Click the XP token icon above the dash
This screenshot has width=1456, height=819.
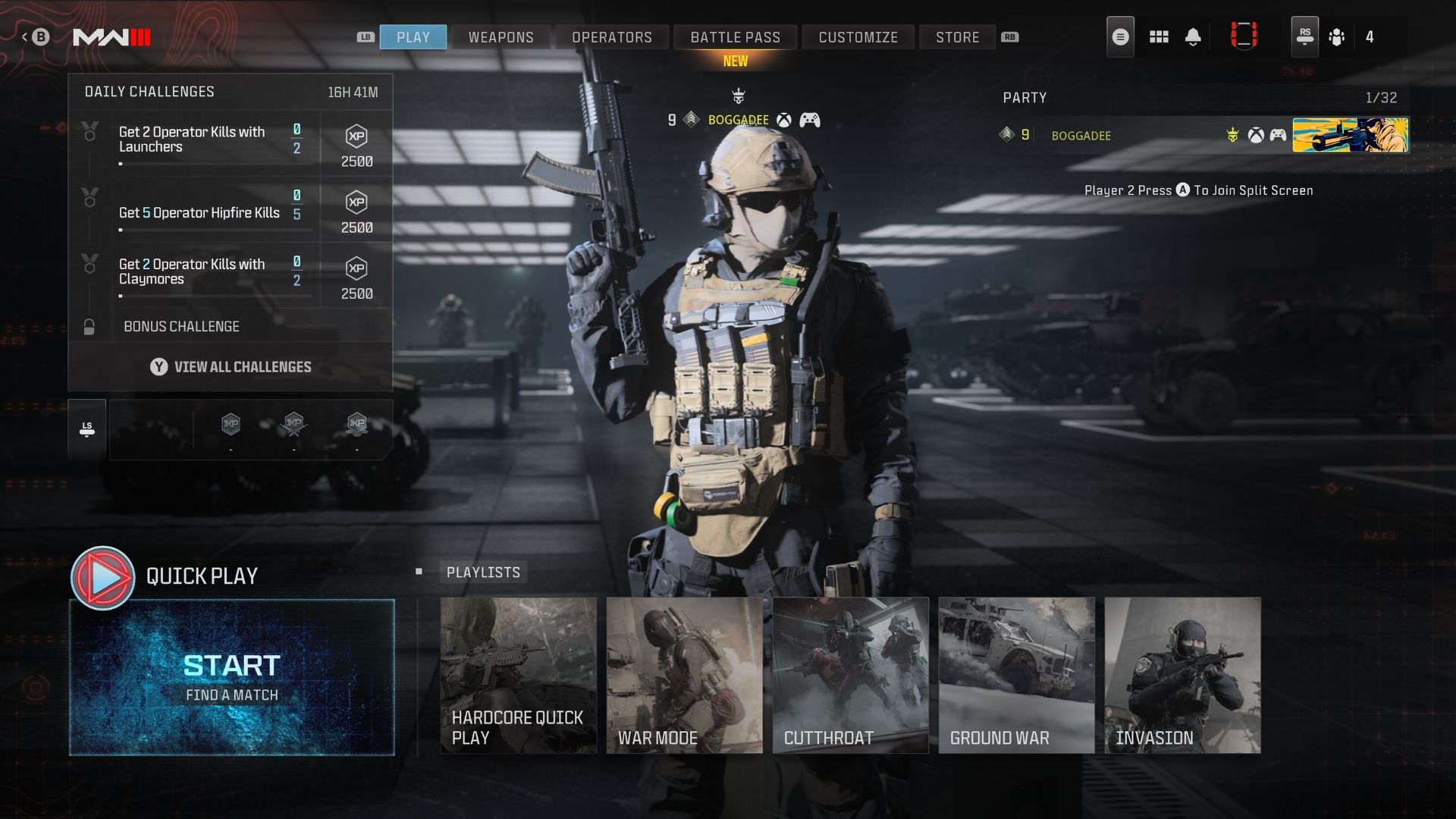coord(230,425)
